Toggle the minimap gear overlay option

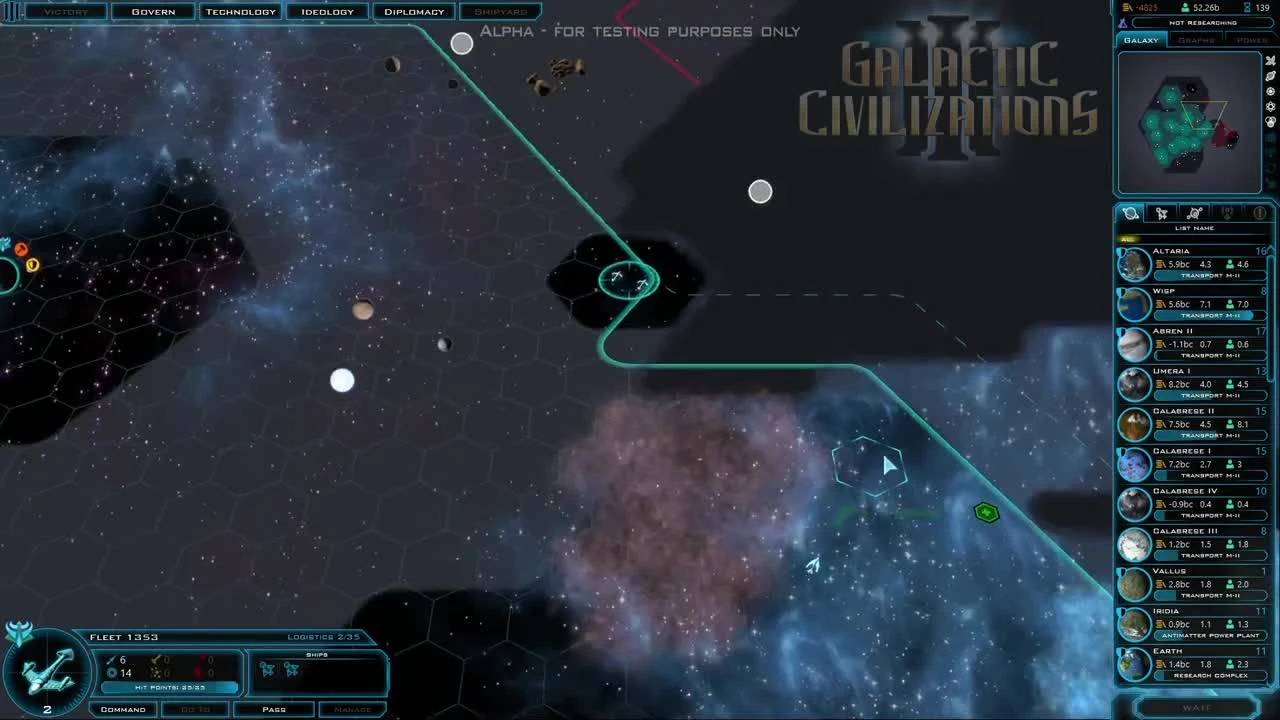pos(1268,91)
